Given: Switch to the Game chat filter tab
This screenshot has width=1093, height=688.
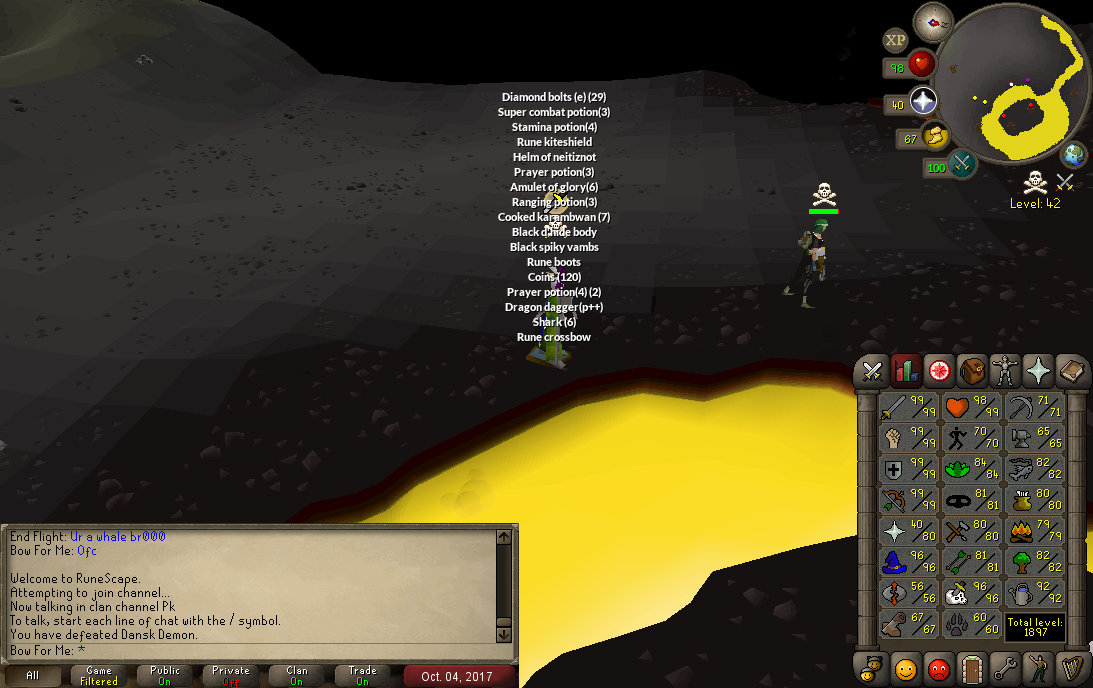Looking at the screenshot, I should tap(99, 676).
